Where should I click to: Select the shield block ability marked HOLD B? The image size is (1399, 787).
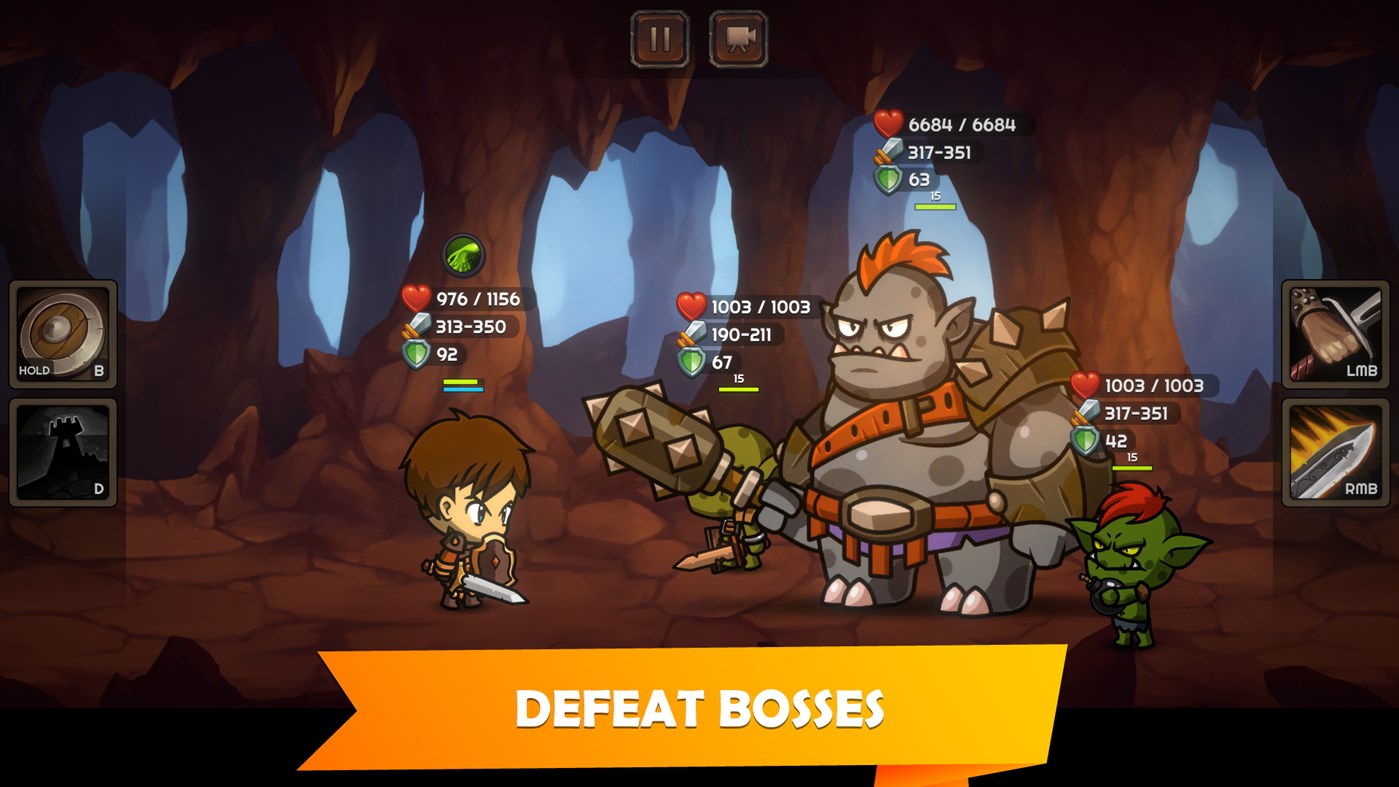coord(63,333)
